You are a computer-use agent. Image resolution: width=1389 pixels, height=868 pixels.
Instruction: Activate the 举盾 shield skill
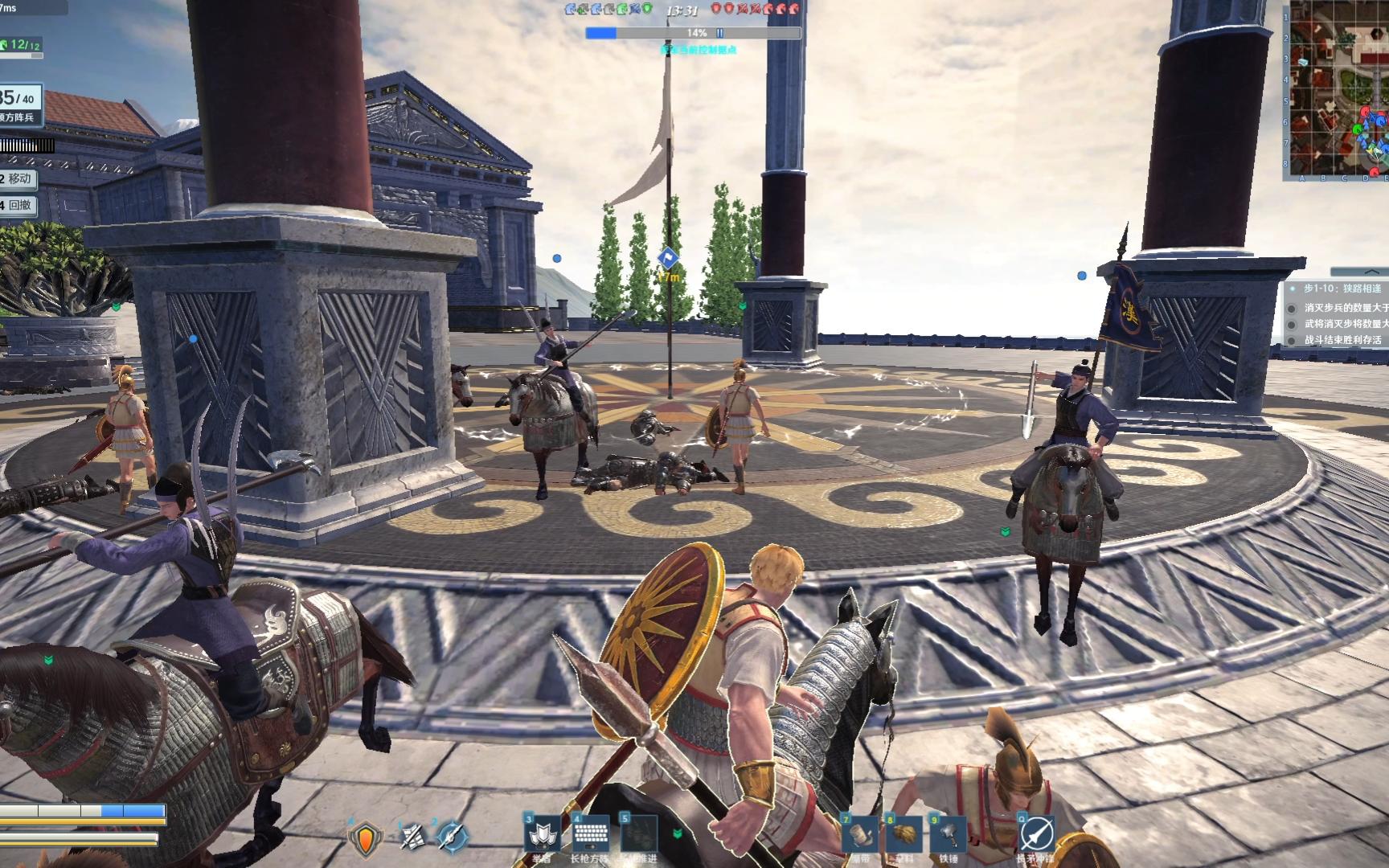pos(543,835)
